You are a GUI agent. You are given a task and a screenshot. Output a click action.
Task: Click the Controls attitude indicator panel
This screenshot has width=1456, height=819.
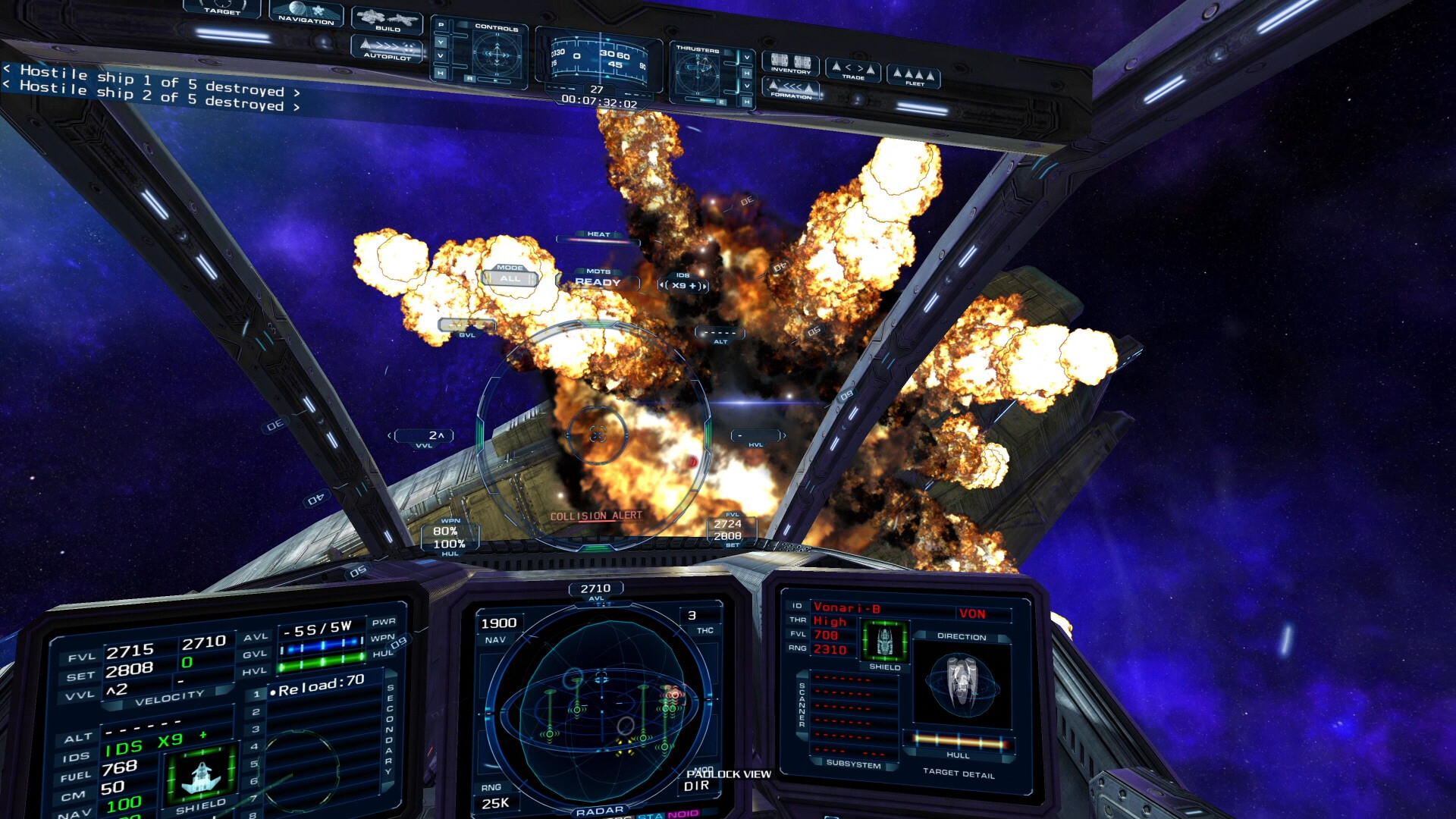pyautogui.click(x=497, y=55)
